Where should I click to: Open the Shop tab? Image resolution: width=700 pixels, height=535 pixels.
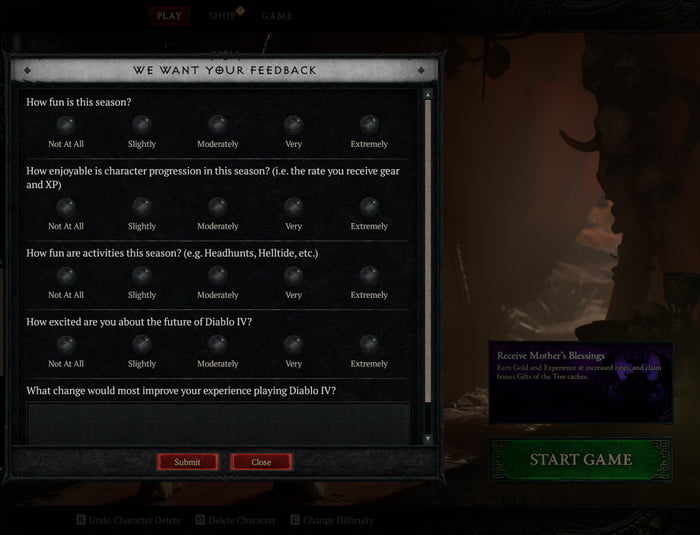222,16
